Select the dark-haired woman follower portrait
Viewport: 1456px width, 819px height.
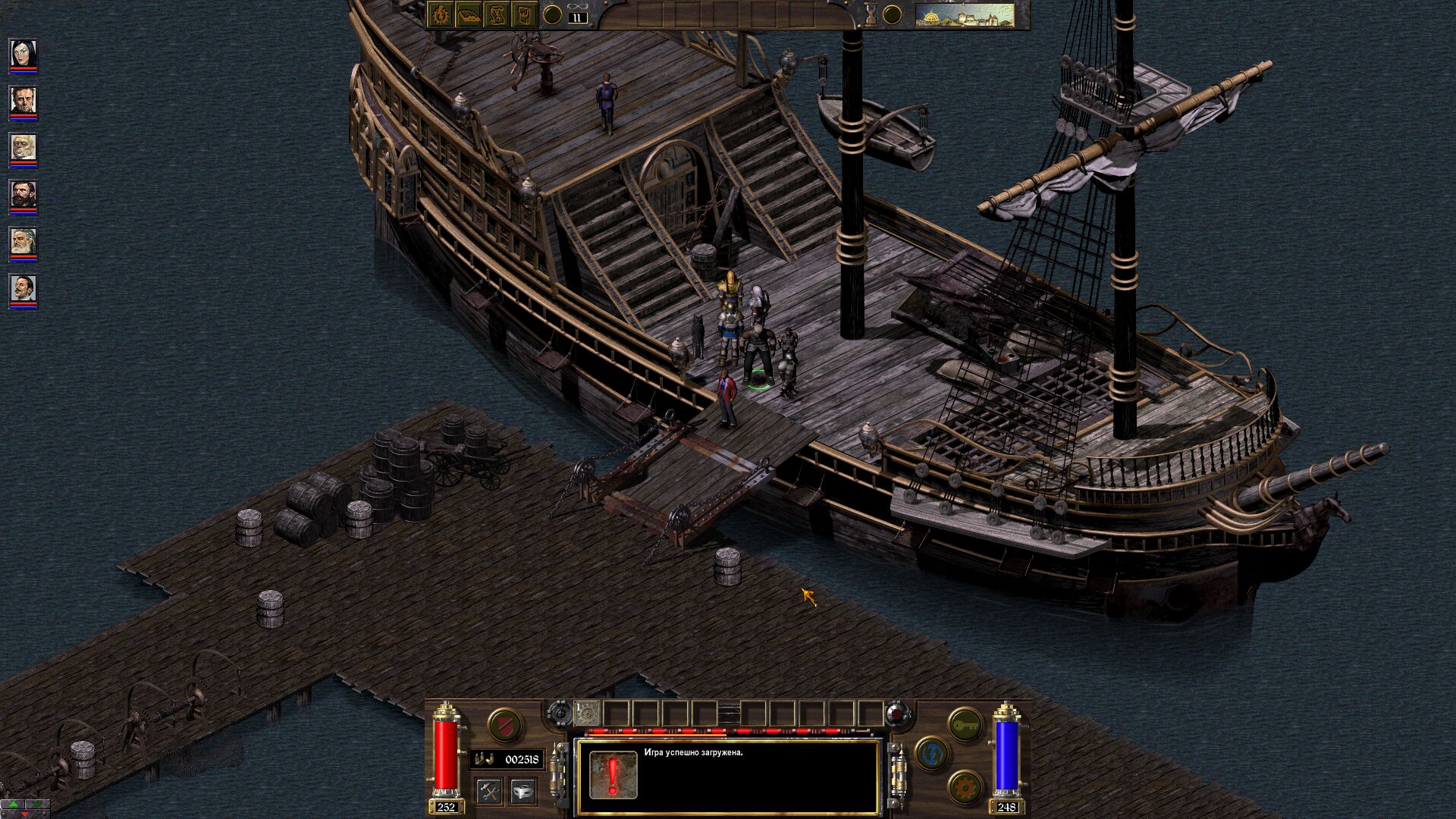[x=23, y=54]
